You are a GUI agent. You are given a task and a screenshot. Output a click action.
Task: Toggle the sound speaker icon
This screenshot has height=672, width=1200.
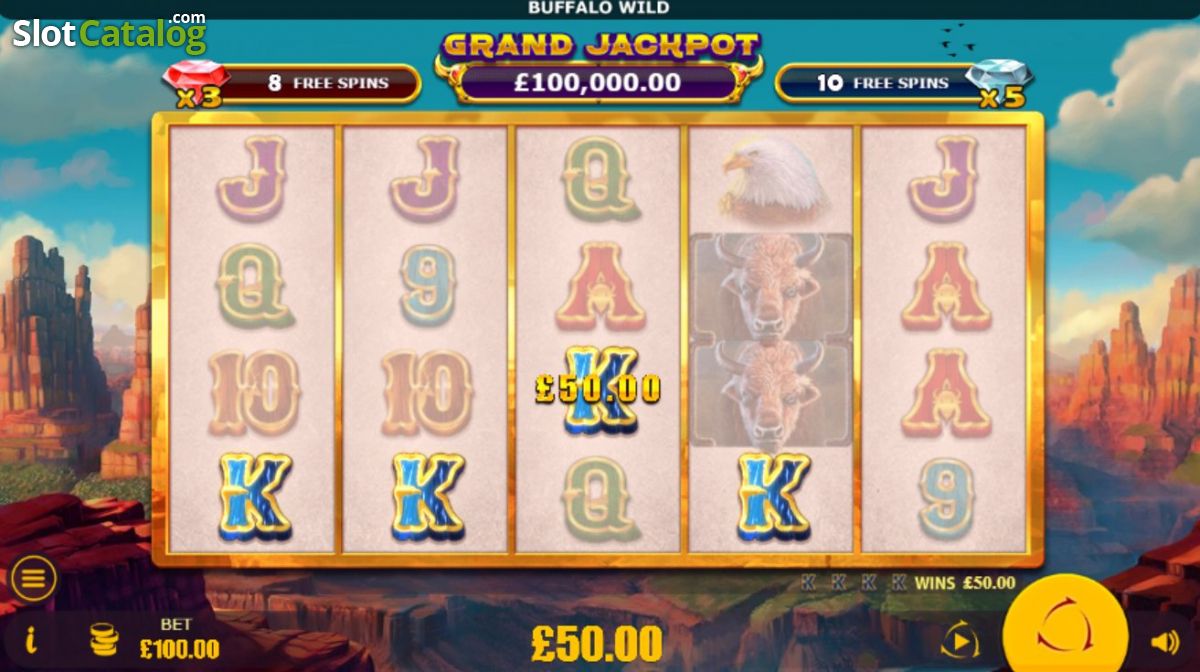[1165, 642]
